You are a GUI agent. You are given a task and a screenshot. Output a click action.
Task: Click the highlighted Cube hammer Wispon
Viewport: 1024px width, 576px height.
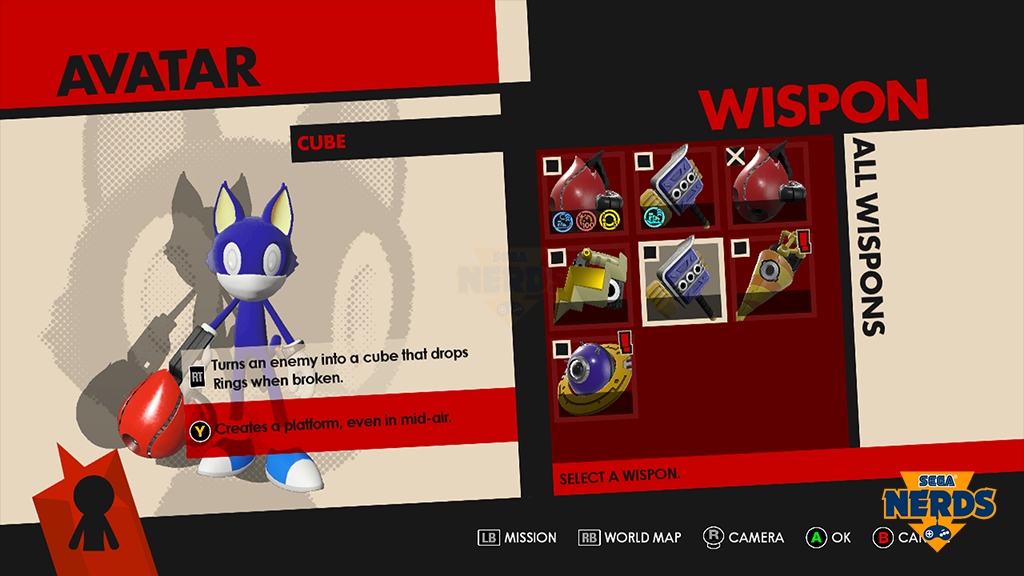[681, 283]
